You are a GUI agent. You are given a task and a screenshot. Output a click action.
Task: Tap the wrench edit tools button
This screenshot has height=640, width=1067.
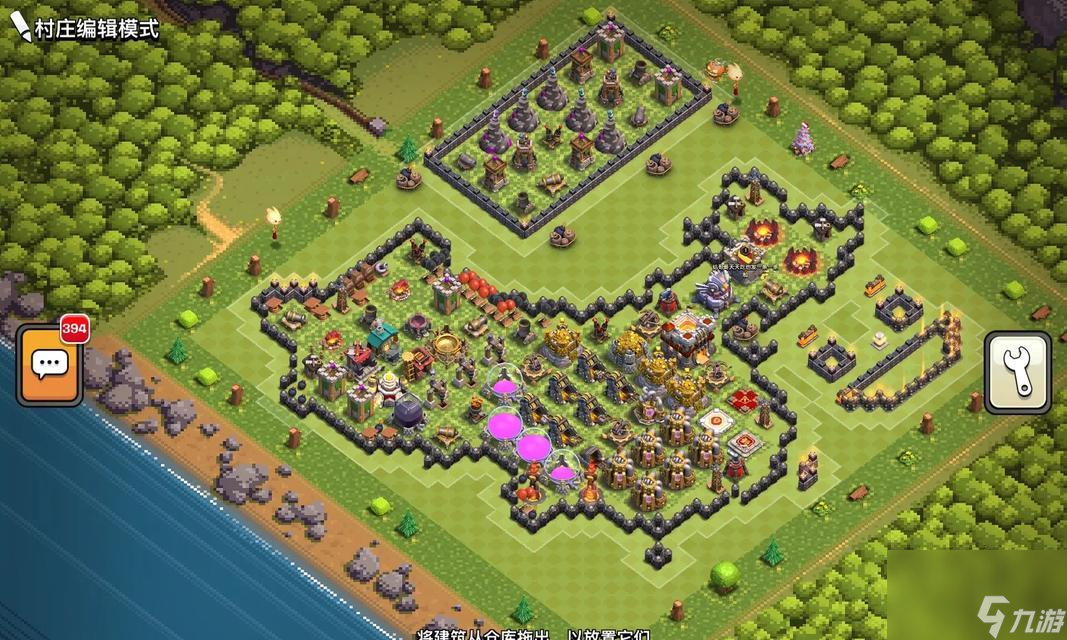pyautogui.click(x=1016, y=372)
